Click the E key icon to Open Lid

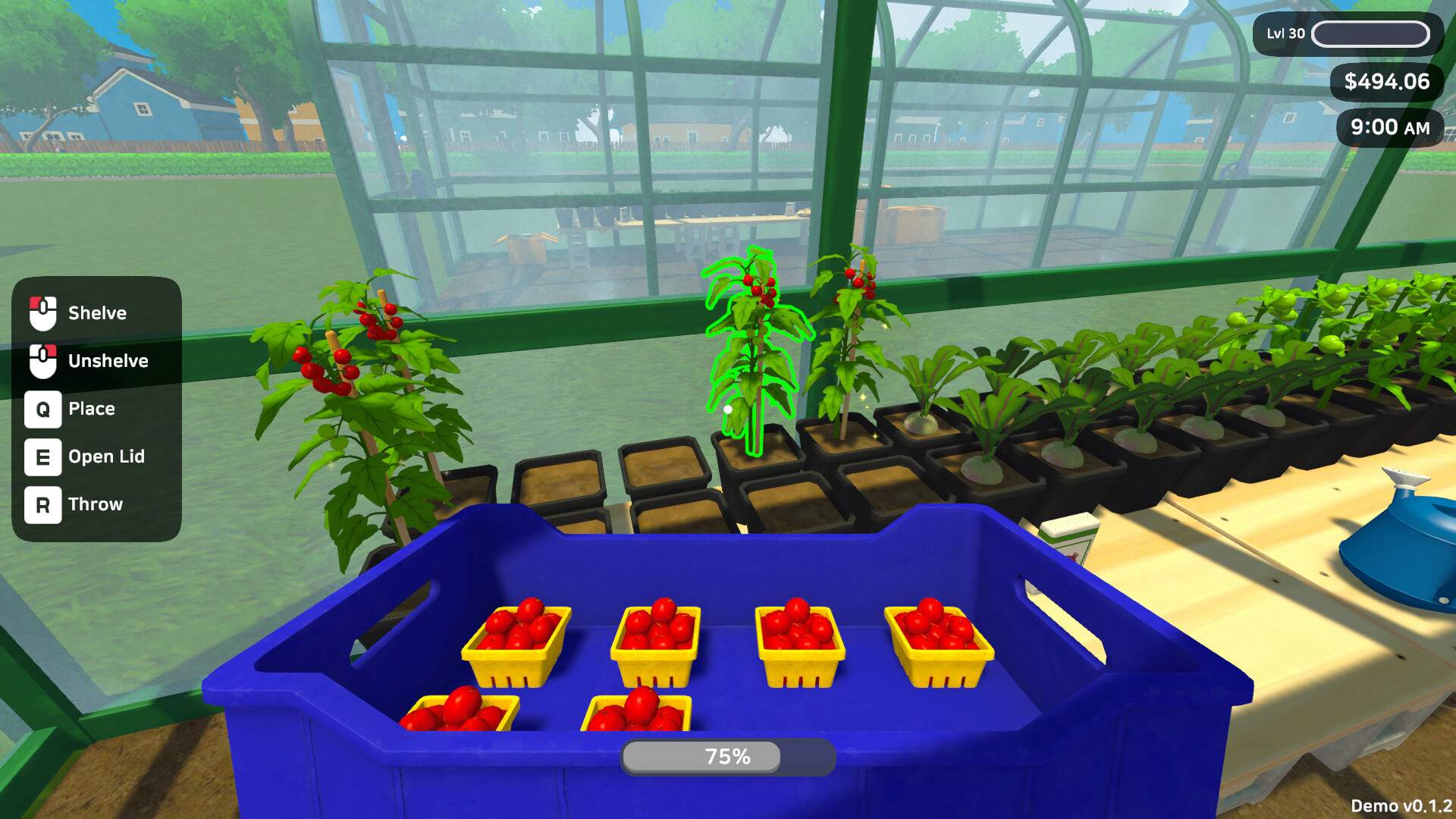click(43, 457)
